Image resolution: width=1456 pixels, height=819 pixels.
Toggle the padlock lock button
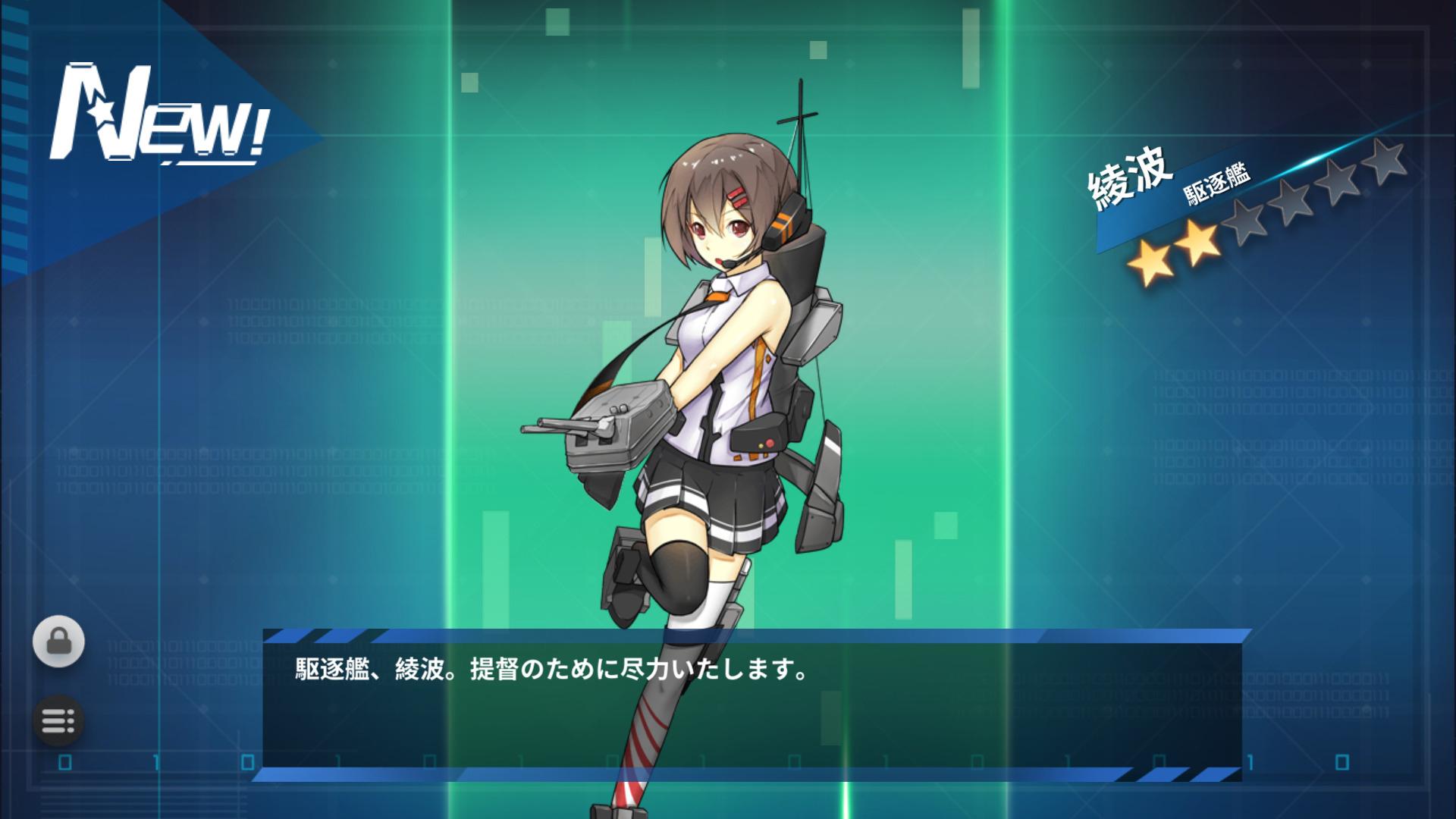pos(58,642)
